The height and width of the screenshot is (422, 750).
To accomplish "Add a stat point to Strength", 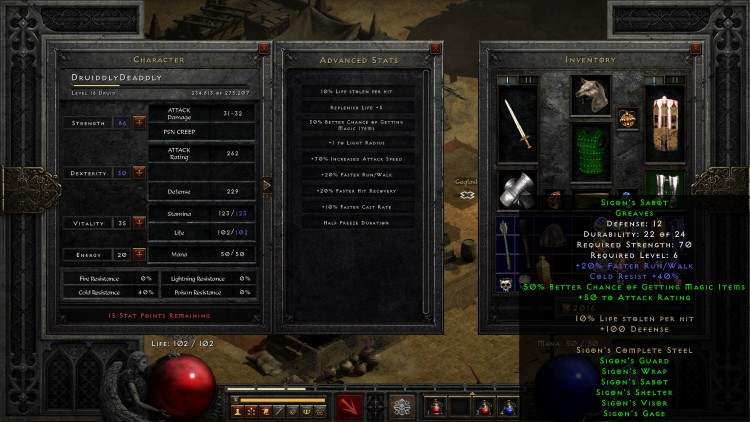I will click(138, 122).
